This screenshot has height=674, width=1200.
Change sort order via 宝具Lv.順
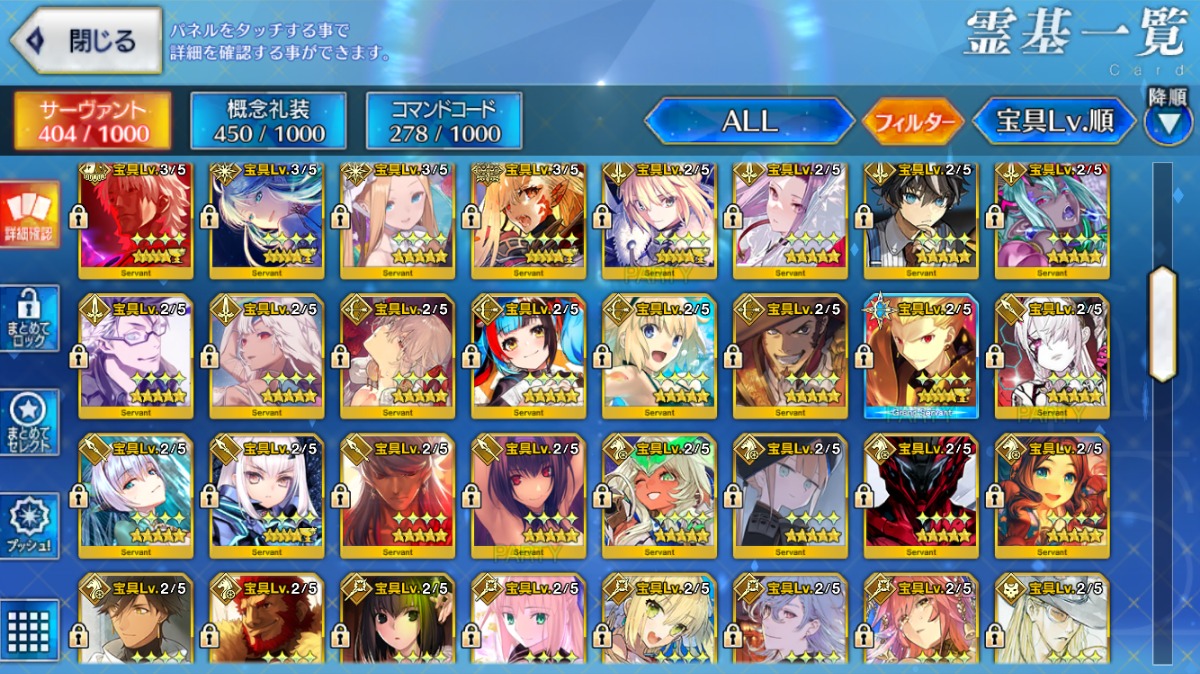pos(1054,122)
